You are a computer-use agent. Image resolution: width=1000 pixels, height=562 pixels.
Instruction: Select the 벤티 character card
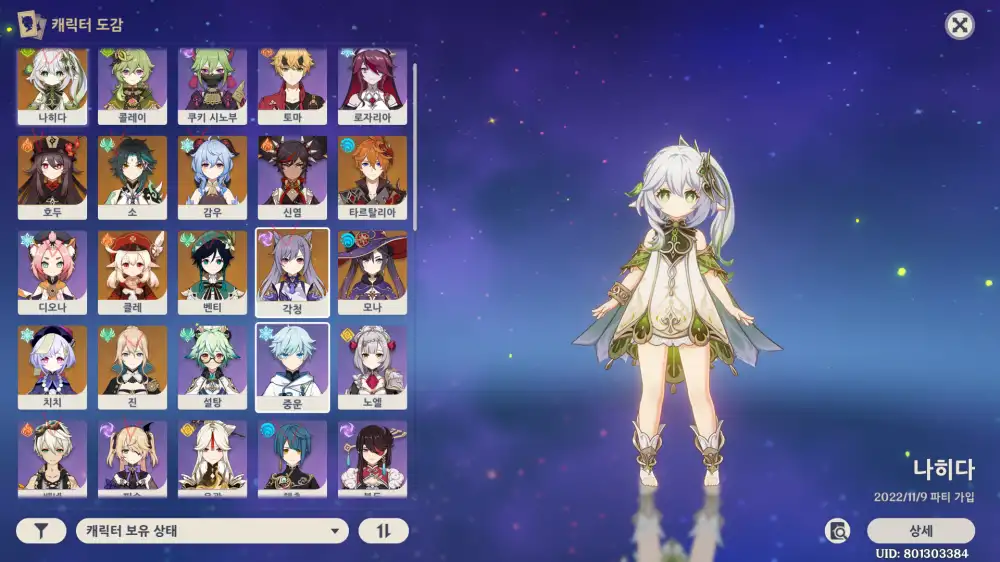coord(213,272)
